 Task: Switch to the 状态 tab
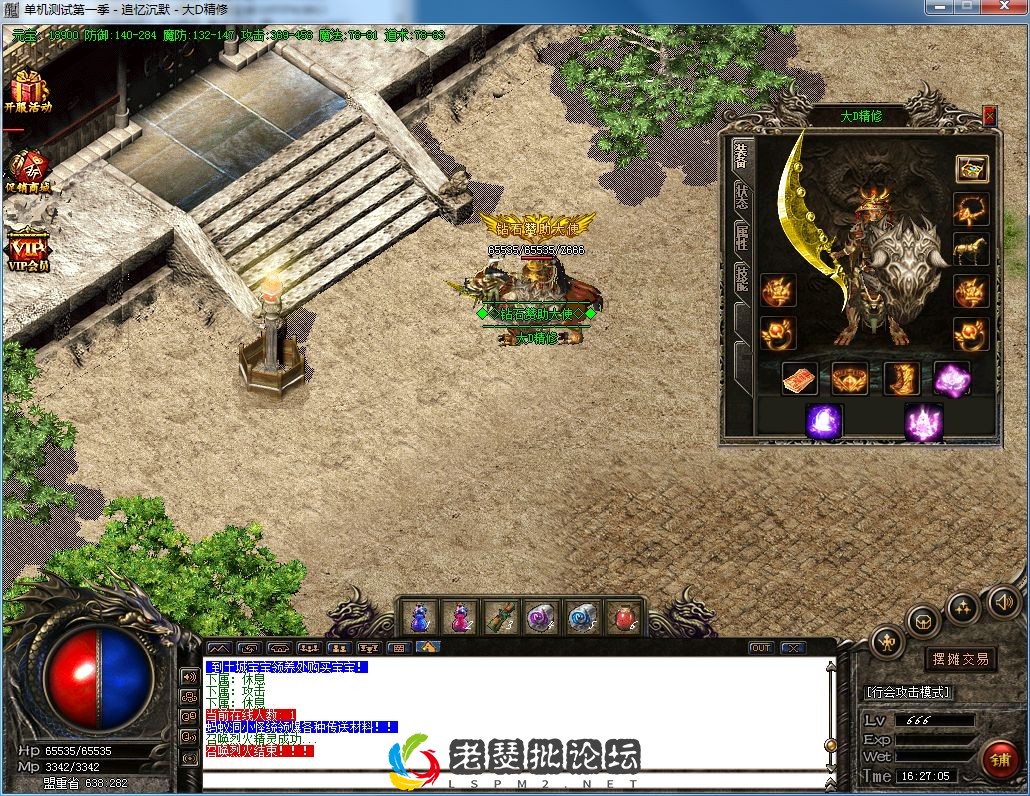click(742, 195)
